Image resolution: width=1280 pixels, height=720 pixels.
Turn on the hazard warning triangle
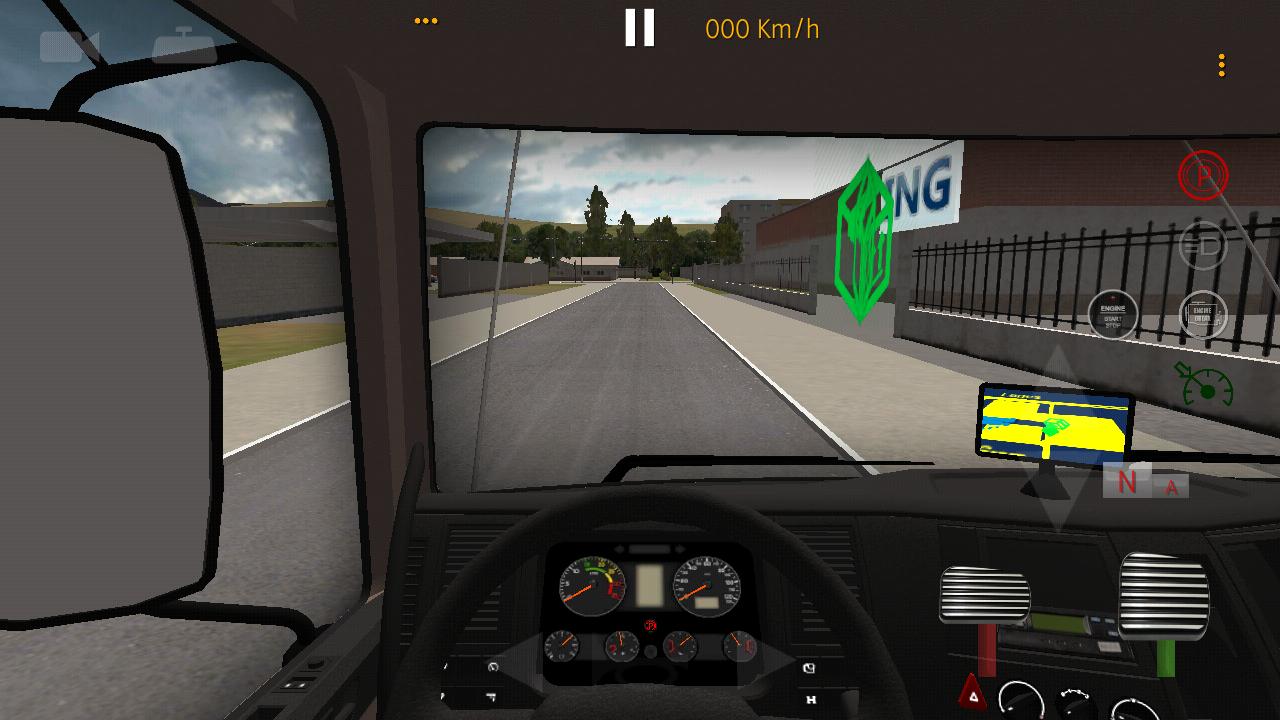coord(971,692)
